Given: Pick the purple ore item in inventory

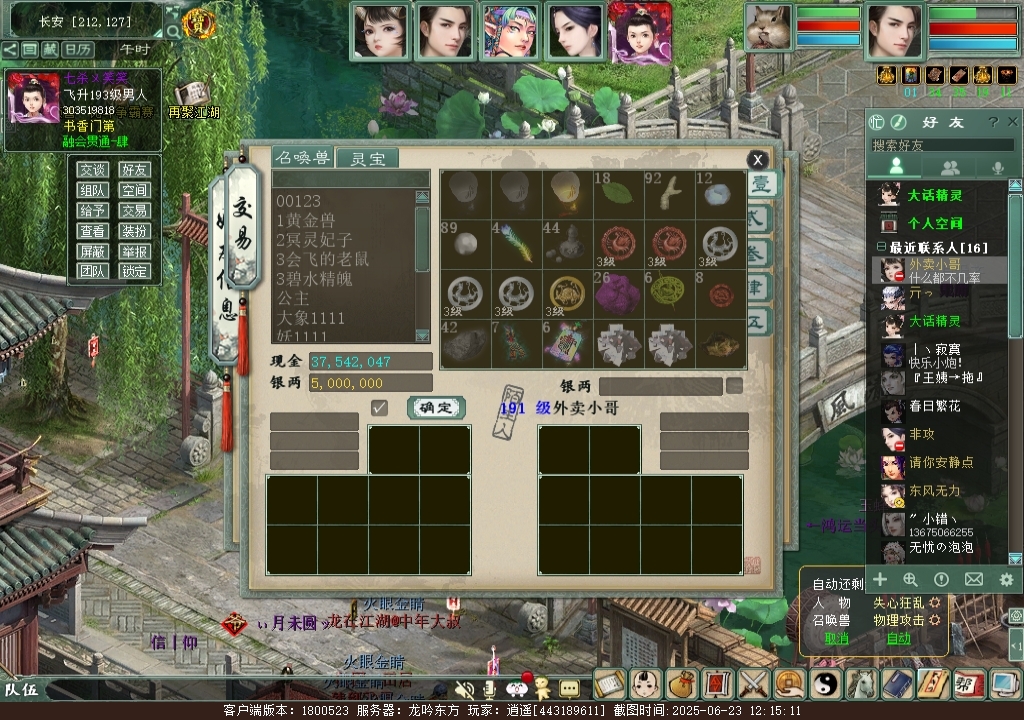Looking at the screenshot, I should coord(618,293).
